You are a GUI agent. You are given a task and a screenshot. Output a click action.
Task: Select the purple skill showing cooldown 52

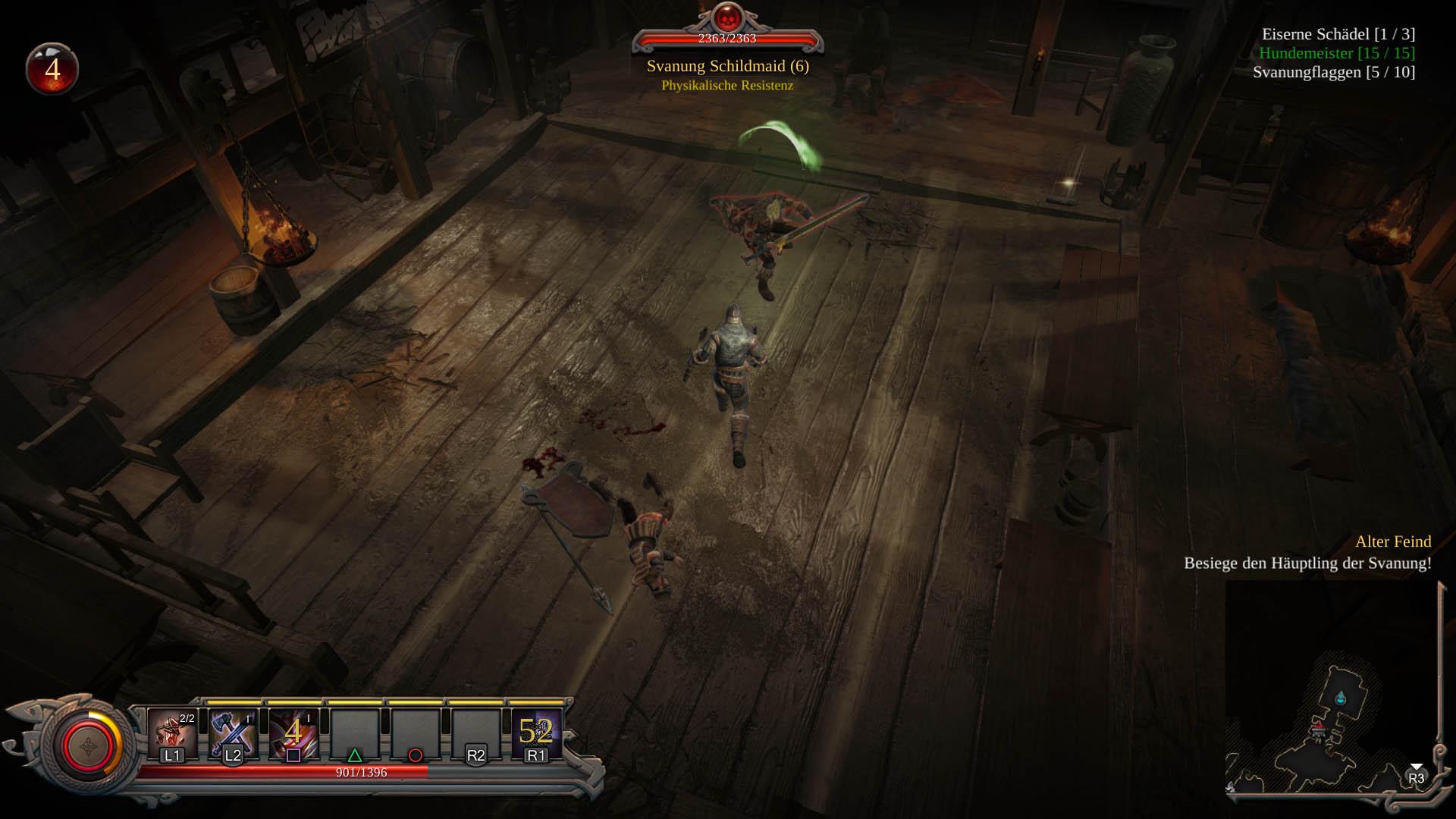(x=536, y=733)
